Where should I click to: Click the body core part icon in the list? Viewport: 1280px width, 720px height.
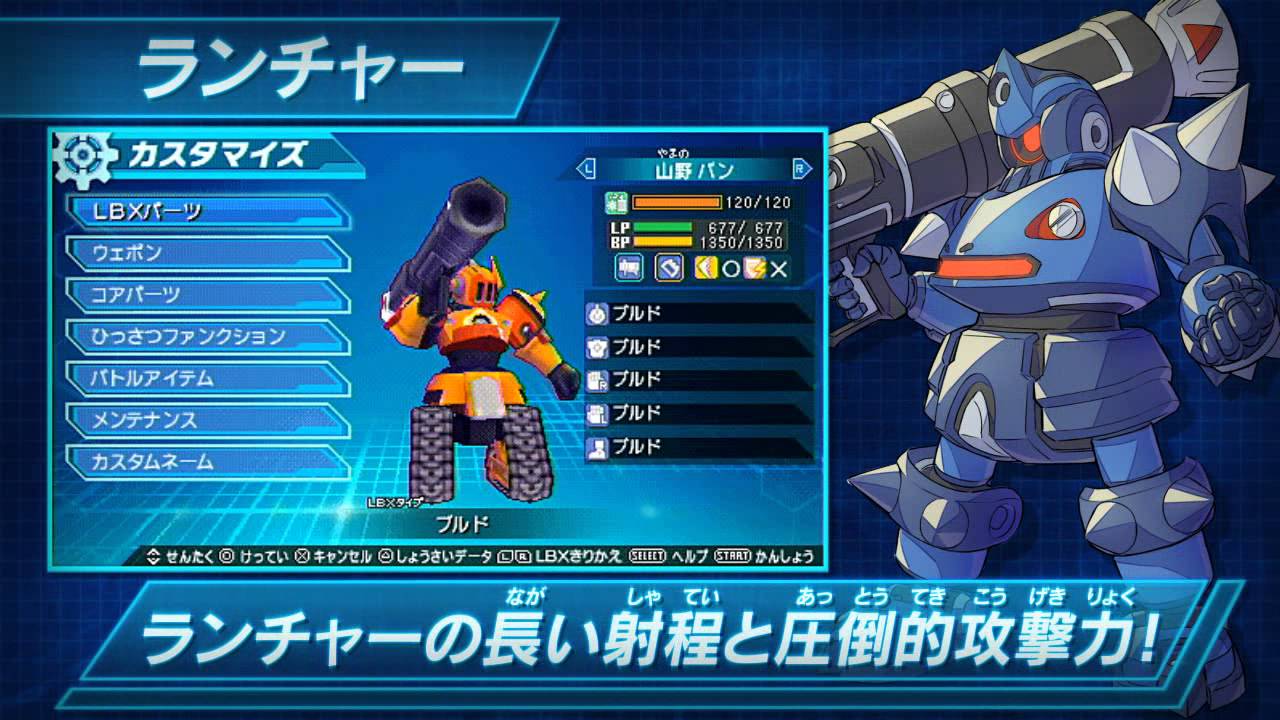point(596,347)
